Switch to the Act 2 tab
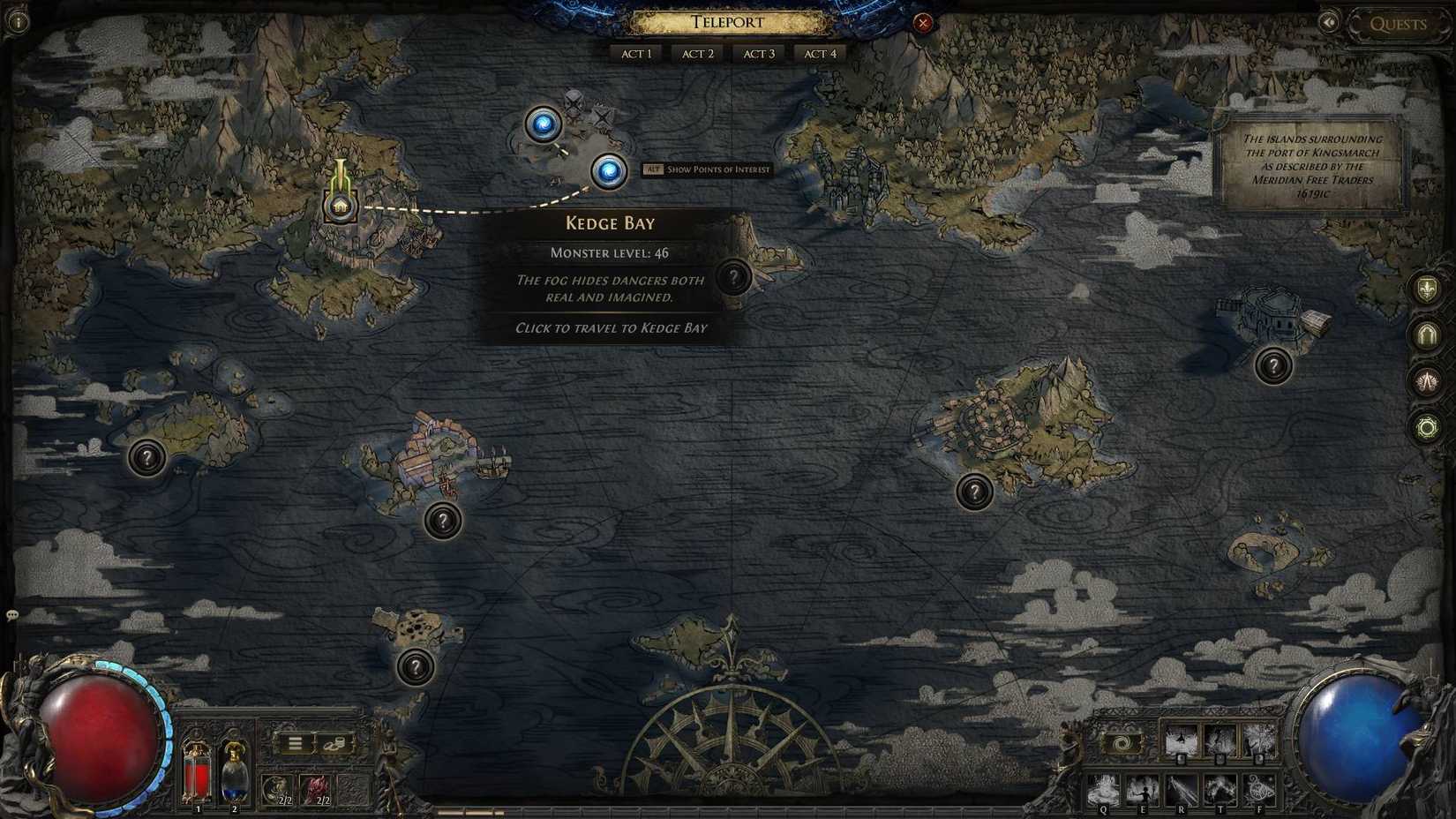This screenshot has width=1456, height=819. point(697,53)
